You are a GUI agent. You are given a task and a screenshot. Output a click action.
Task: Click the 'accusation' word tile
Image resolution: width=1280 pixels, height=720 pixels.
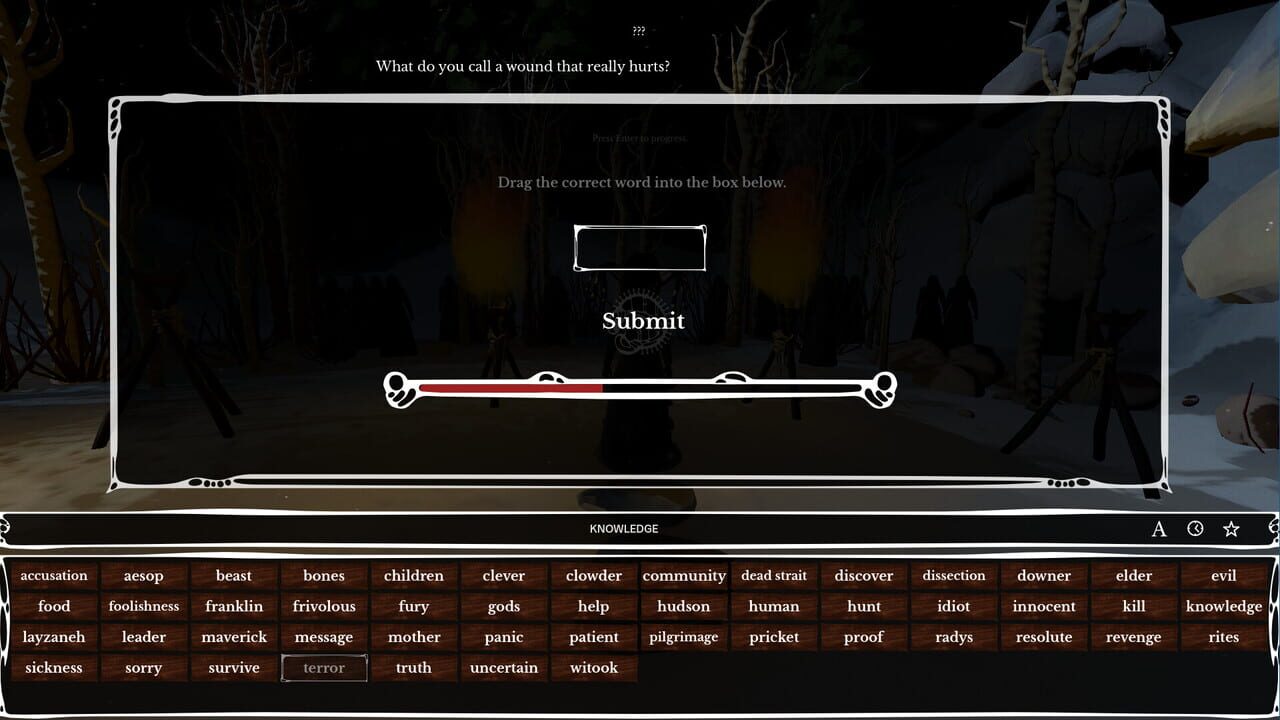tap(54, 575)
